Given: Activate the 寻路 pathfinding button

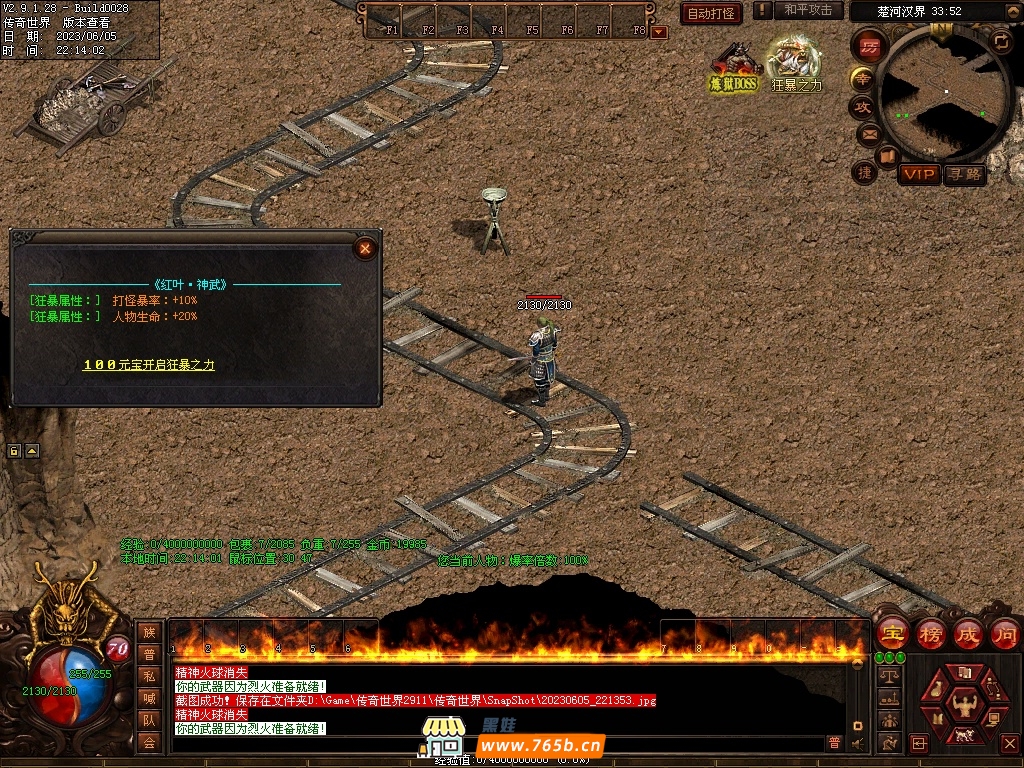Looking at the screenshot, I should [965, 174].
